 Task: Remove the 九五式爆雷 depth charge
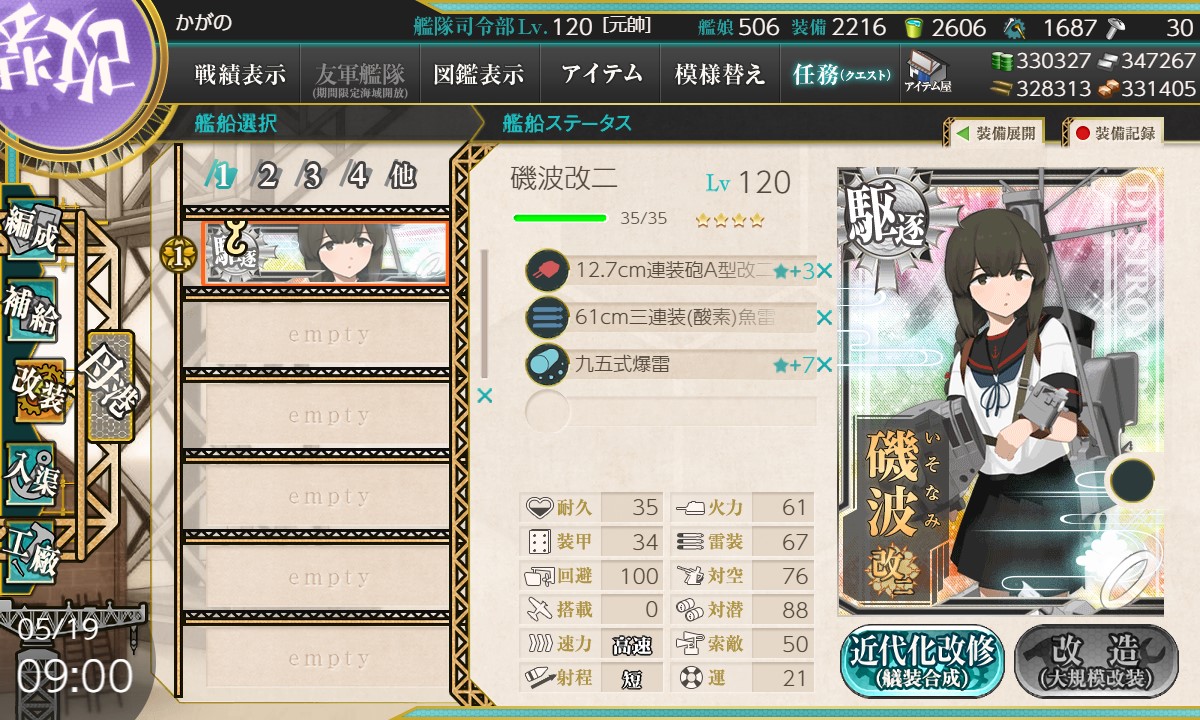824,366
